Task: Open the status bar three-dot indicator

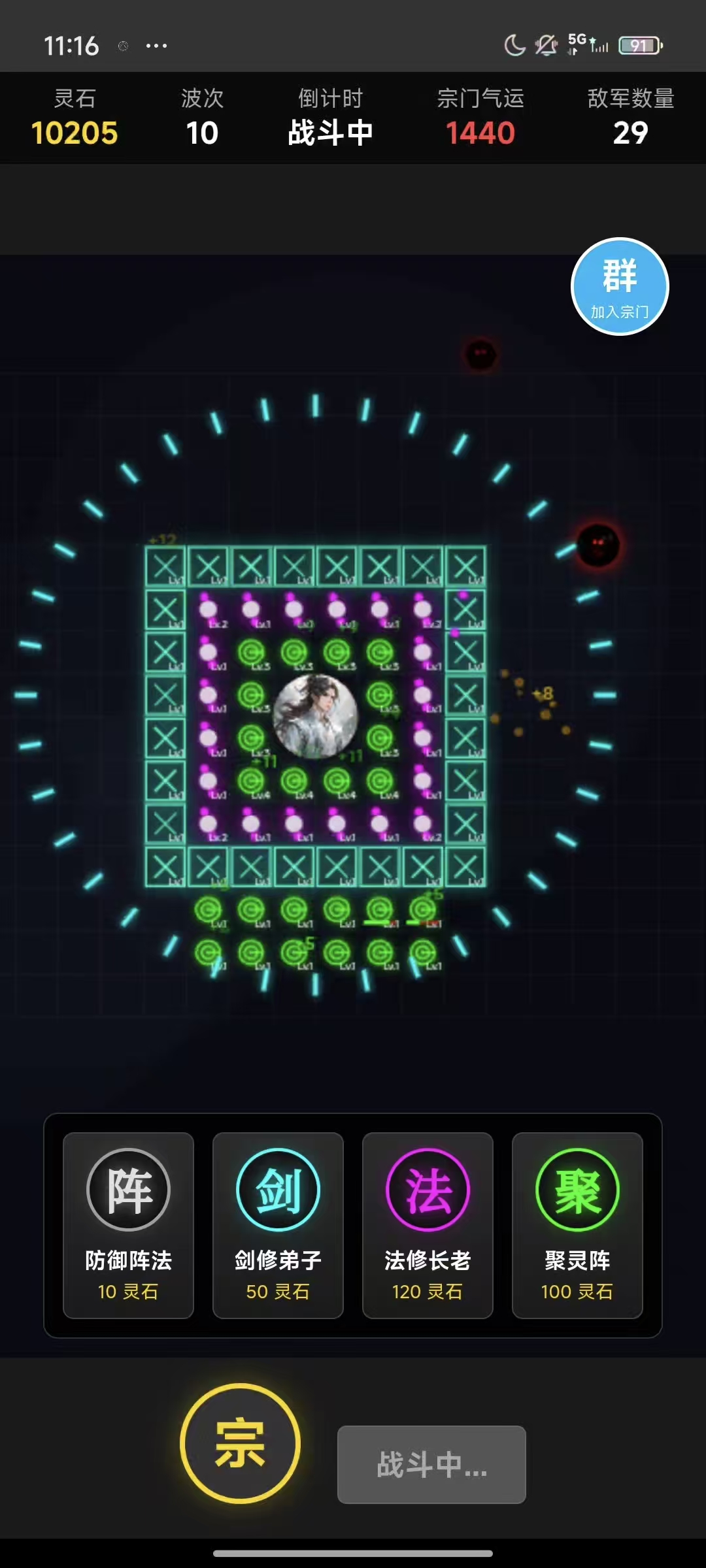Action: click(x=156, y=46)
